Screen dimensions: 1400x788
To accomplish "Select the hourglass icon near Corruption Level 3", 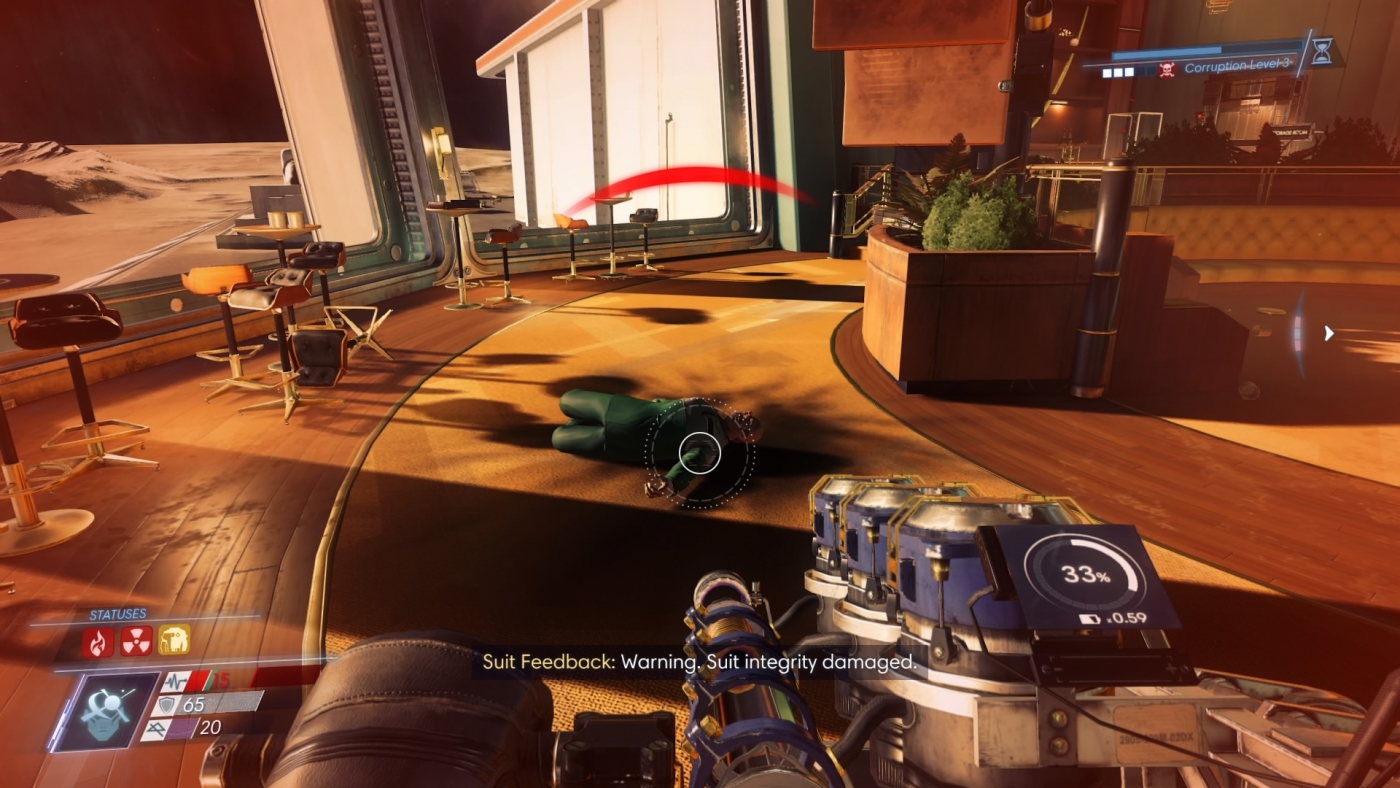I will click(1322, 53).
